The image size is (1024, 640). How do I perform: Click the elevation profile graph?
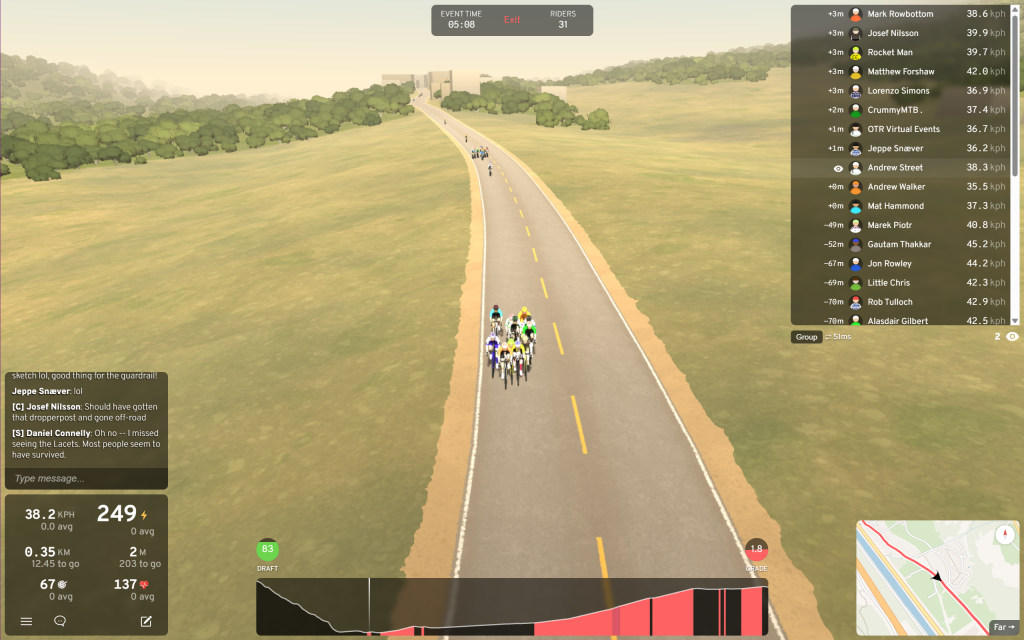coord(511,607)
